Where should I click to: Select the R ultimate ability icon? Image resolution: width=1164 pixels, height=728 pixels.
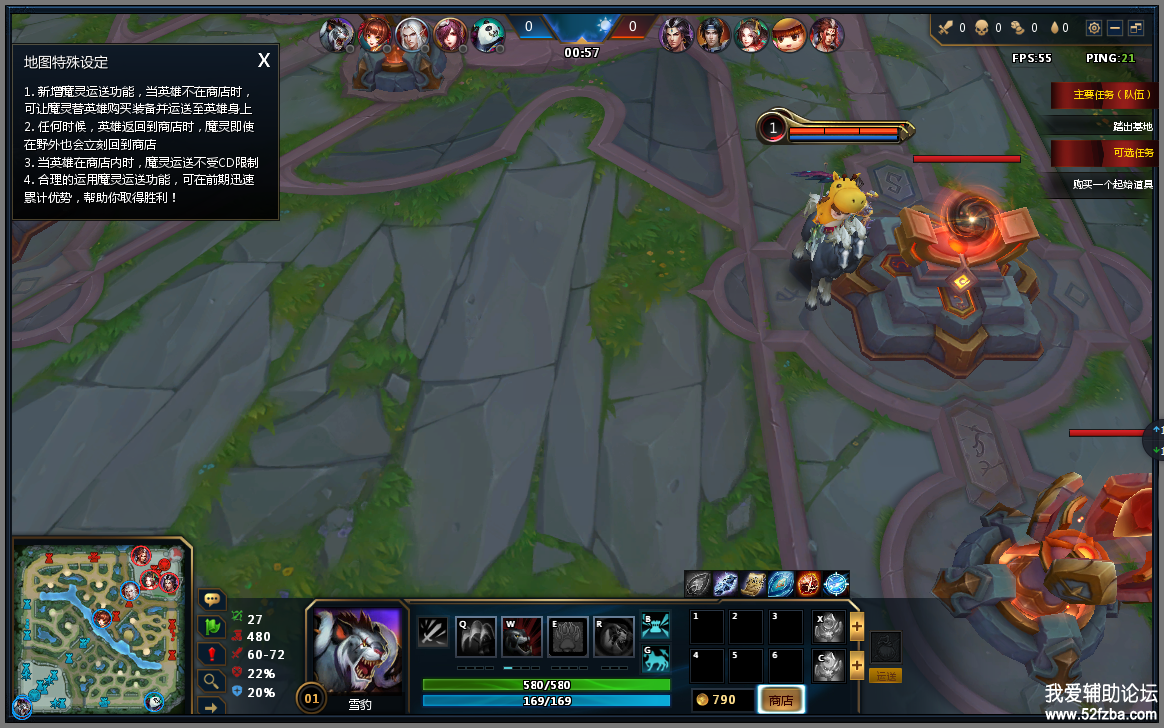tap(614, 637)
